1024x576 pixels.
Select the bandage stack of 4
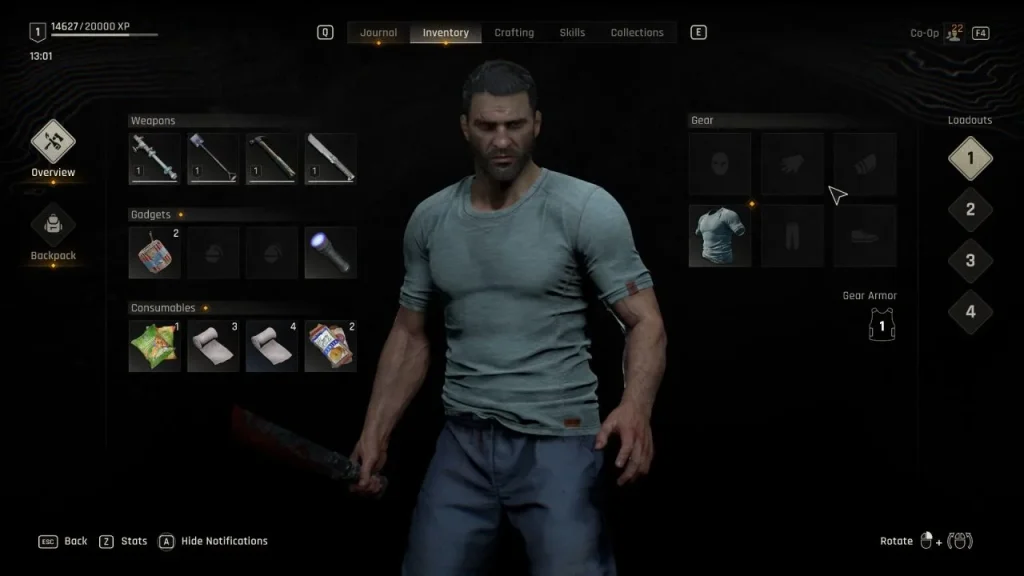coord(272,346)
